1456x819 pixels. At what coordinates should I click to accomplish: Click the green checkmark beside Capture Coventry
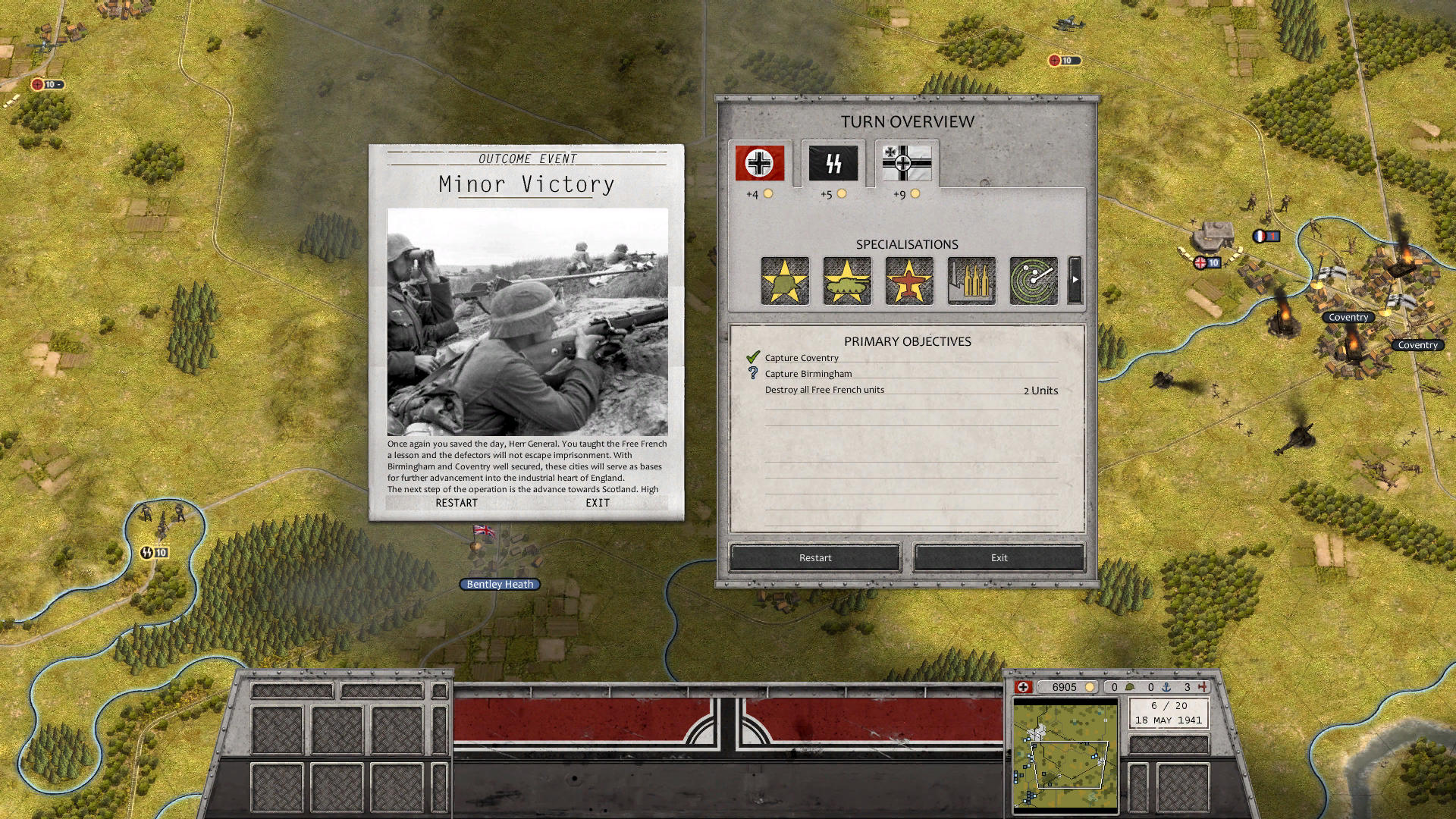[x=753, y=356]
